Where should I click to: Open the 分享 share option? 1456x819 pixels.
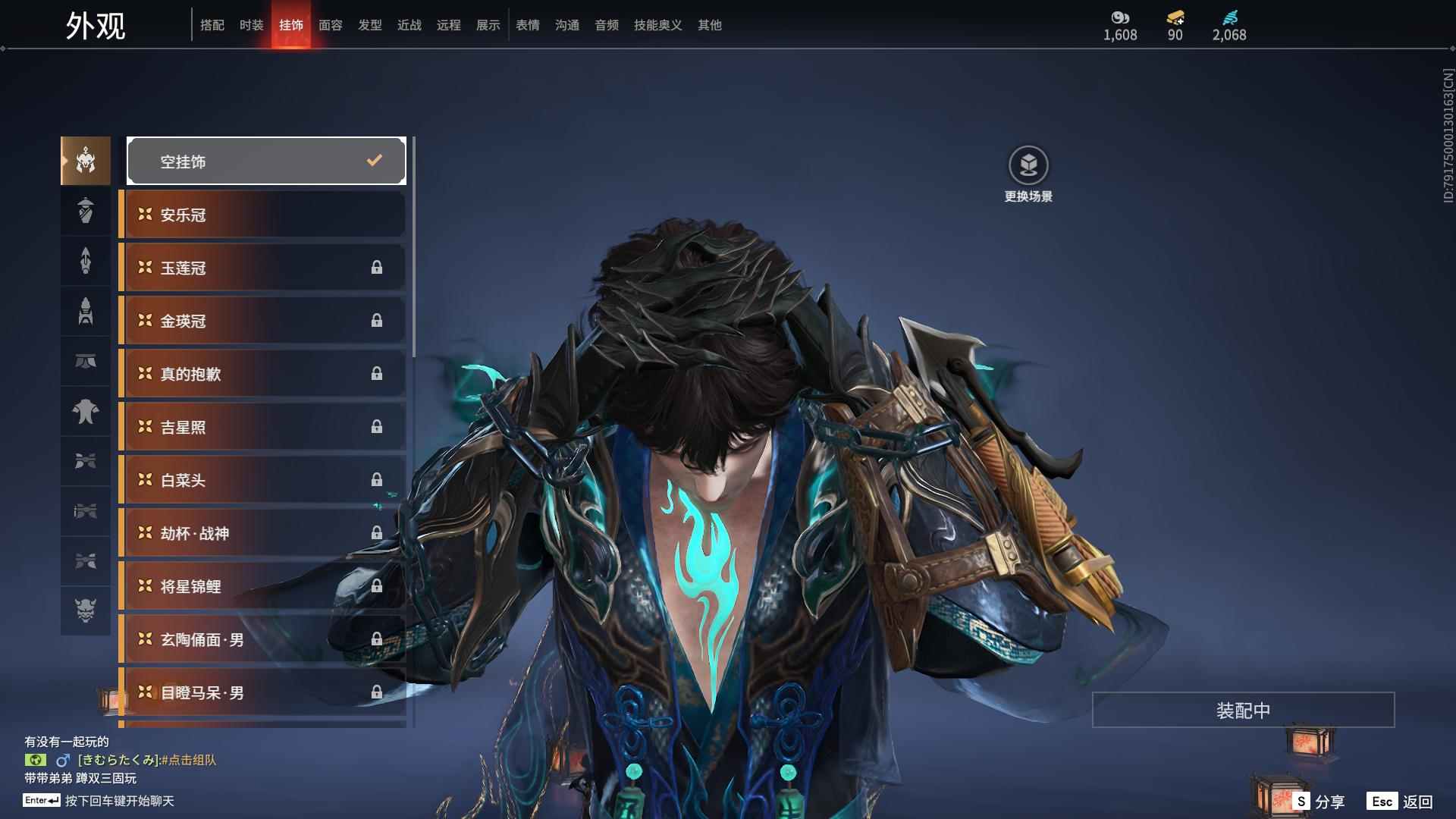pyautogui.click(x=1319, y=802)
